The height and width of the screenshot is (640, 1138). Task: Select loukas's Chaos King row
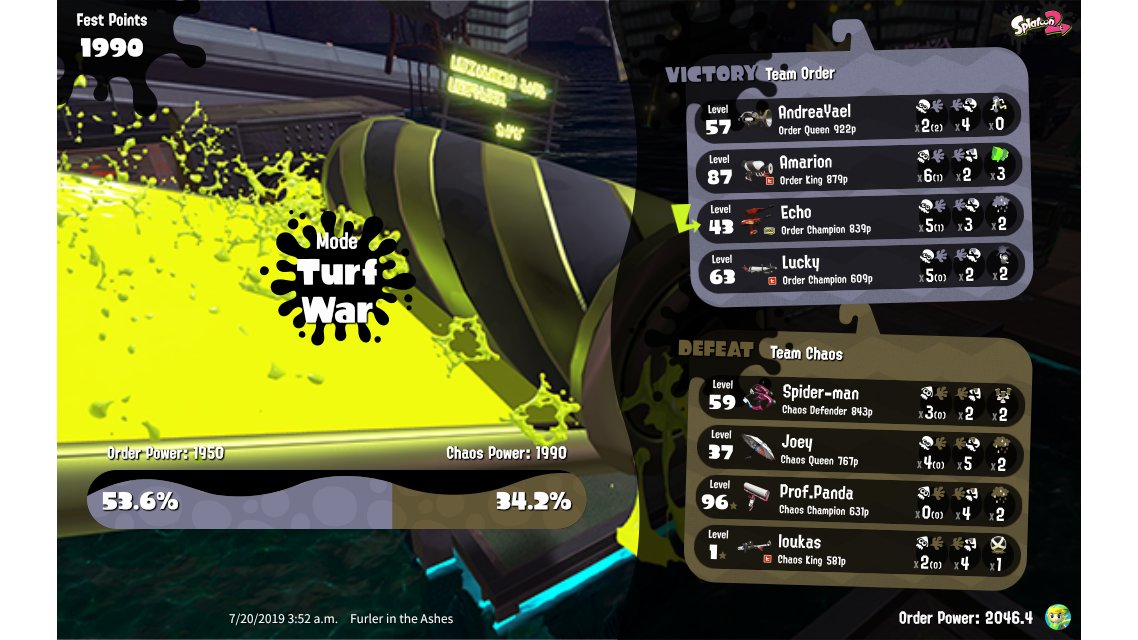click(x=860, y=549)
